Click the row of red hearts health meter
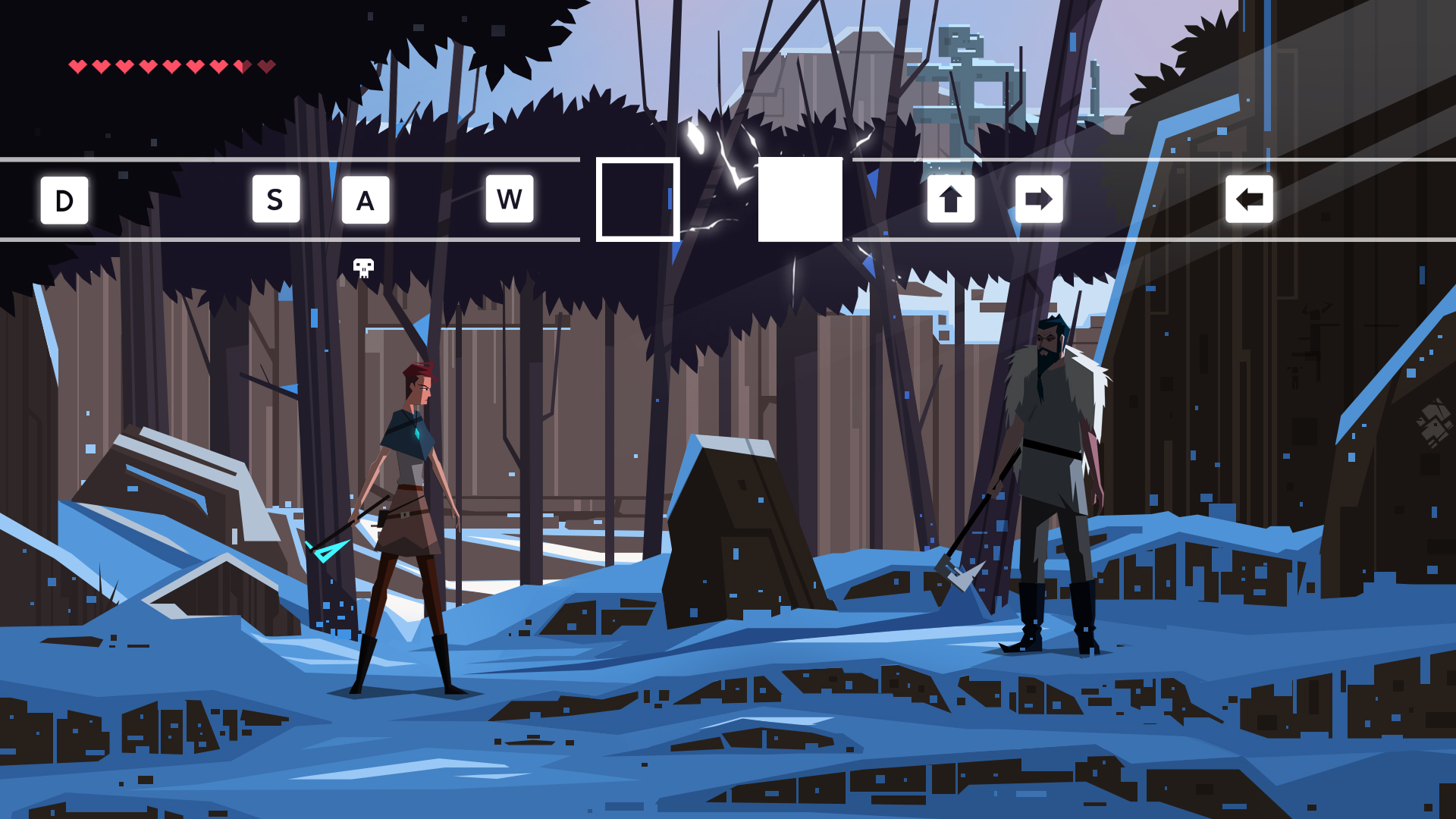Viewport: 1456px width, 819px height. point(171,64)
